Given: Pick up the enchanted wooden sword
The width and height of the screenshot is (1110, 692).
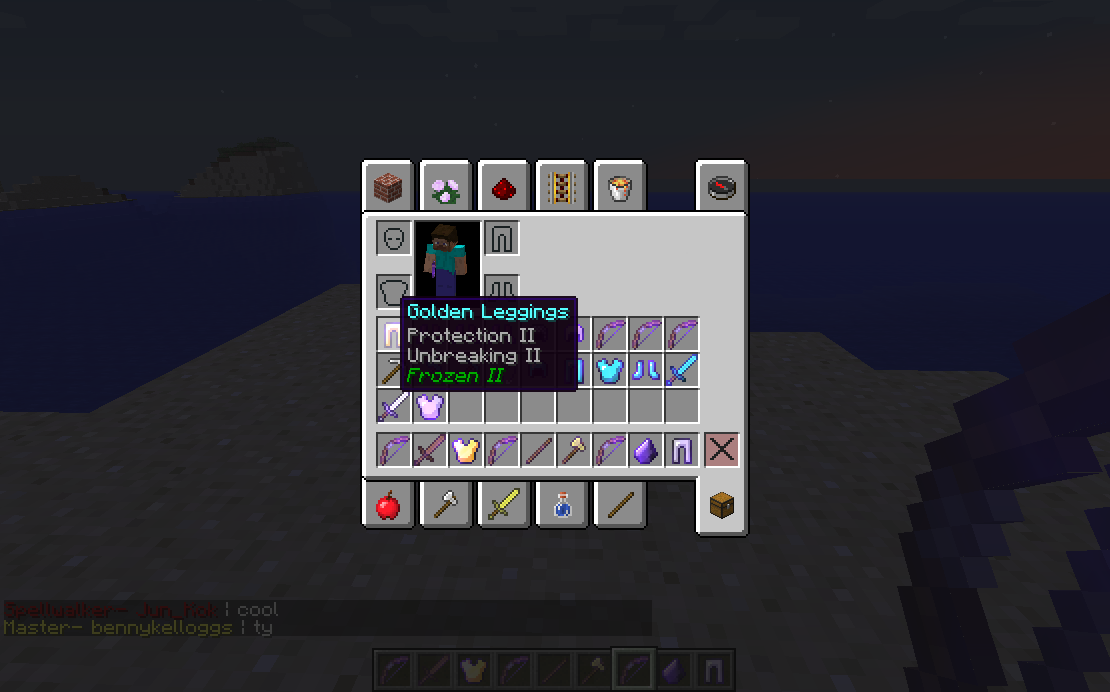Looking at the screenshot, I should [430, 450].
